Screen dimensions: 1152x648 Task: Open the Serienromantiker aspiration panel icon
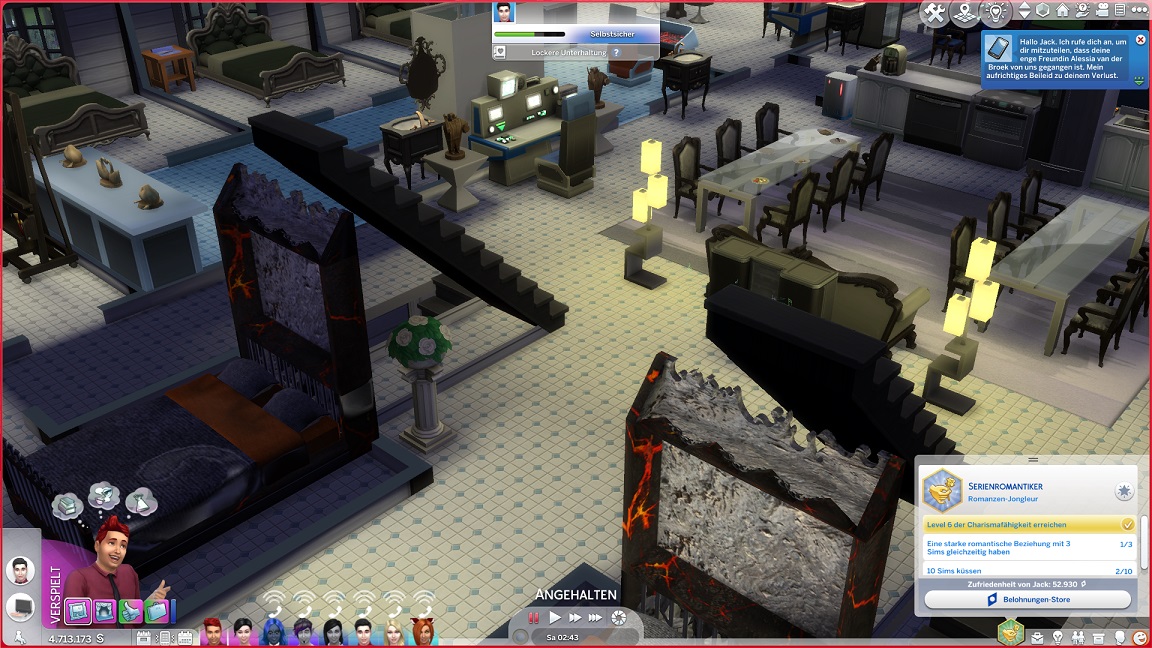coord(1011,633)
